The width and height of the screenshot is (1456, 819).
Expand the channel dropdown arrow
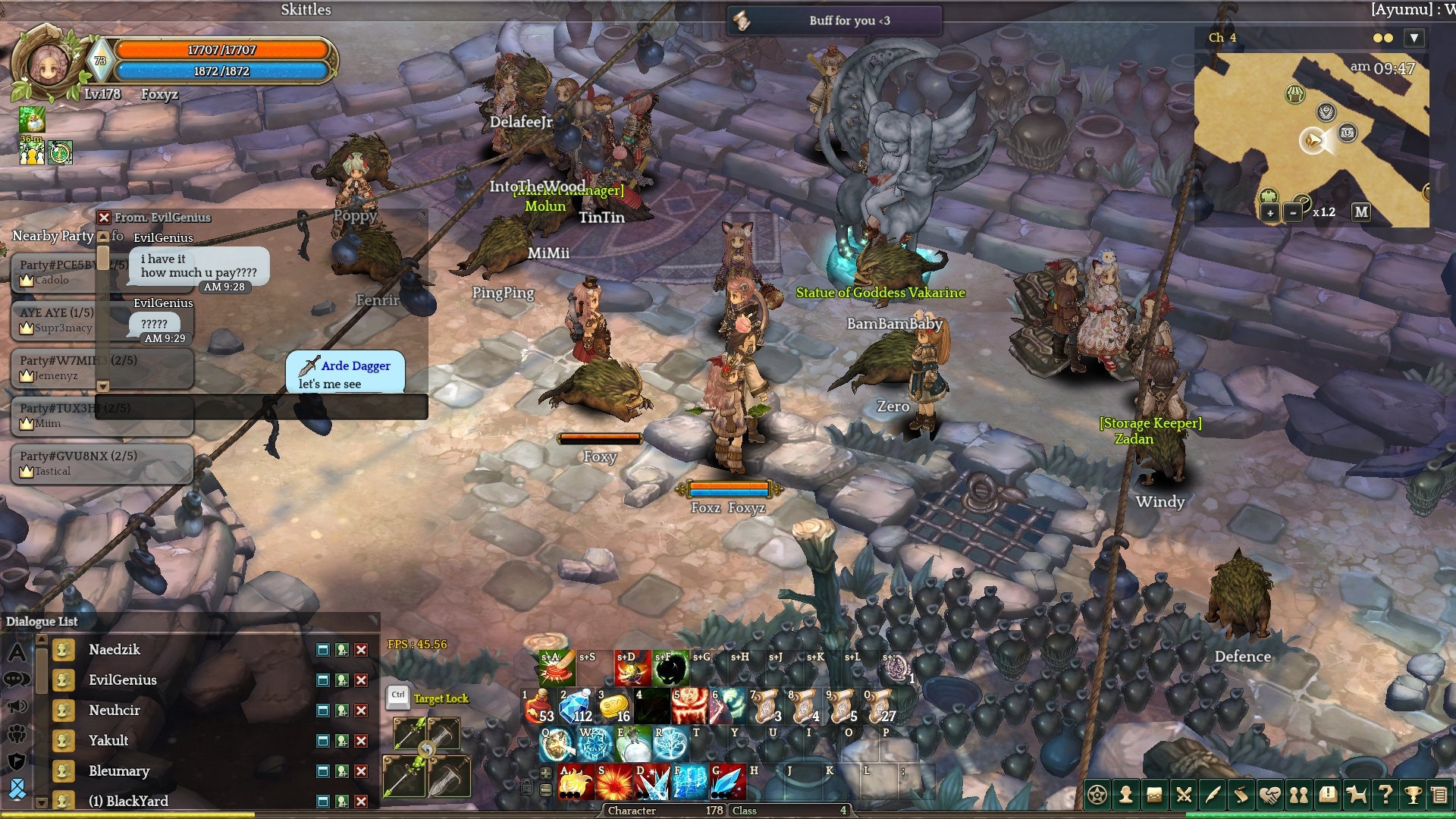(x=1414, y=38)
